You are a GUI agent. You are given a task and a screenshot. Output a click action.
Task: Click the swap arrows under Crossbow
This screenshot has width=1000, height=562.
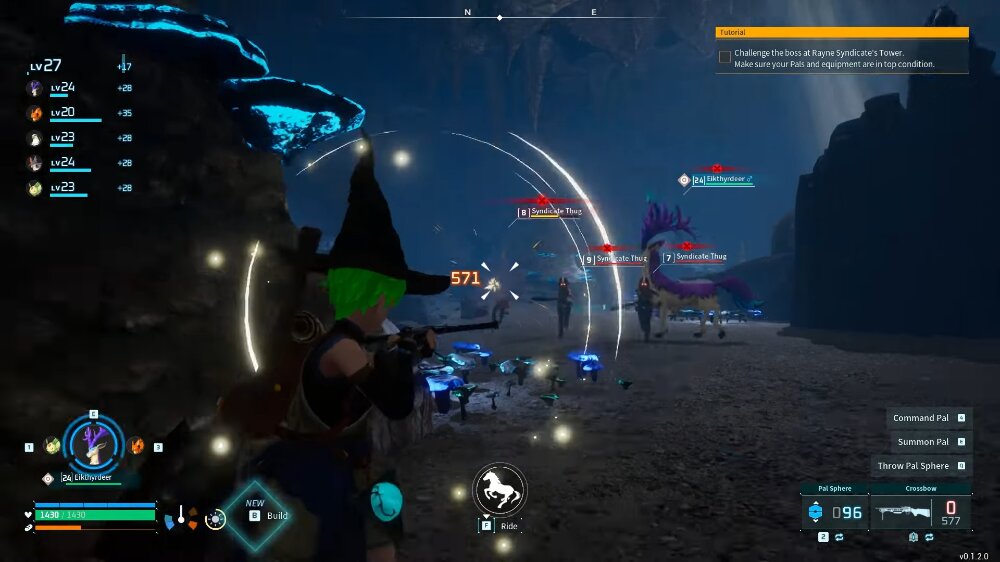pos(929,538)
